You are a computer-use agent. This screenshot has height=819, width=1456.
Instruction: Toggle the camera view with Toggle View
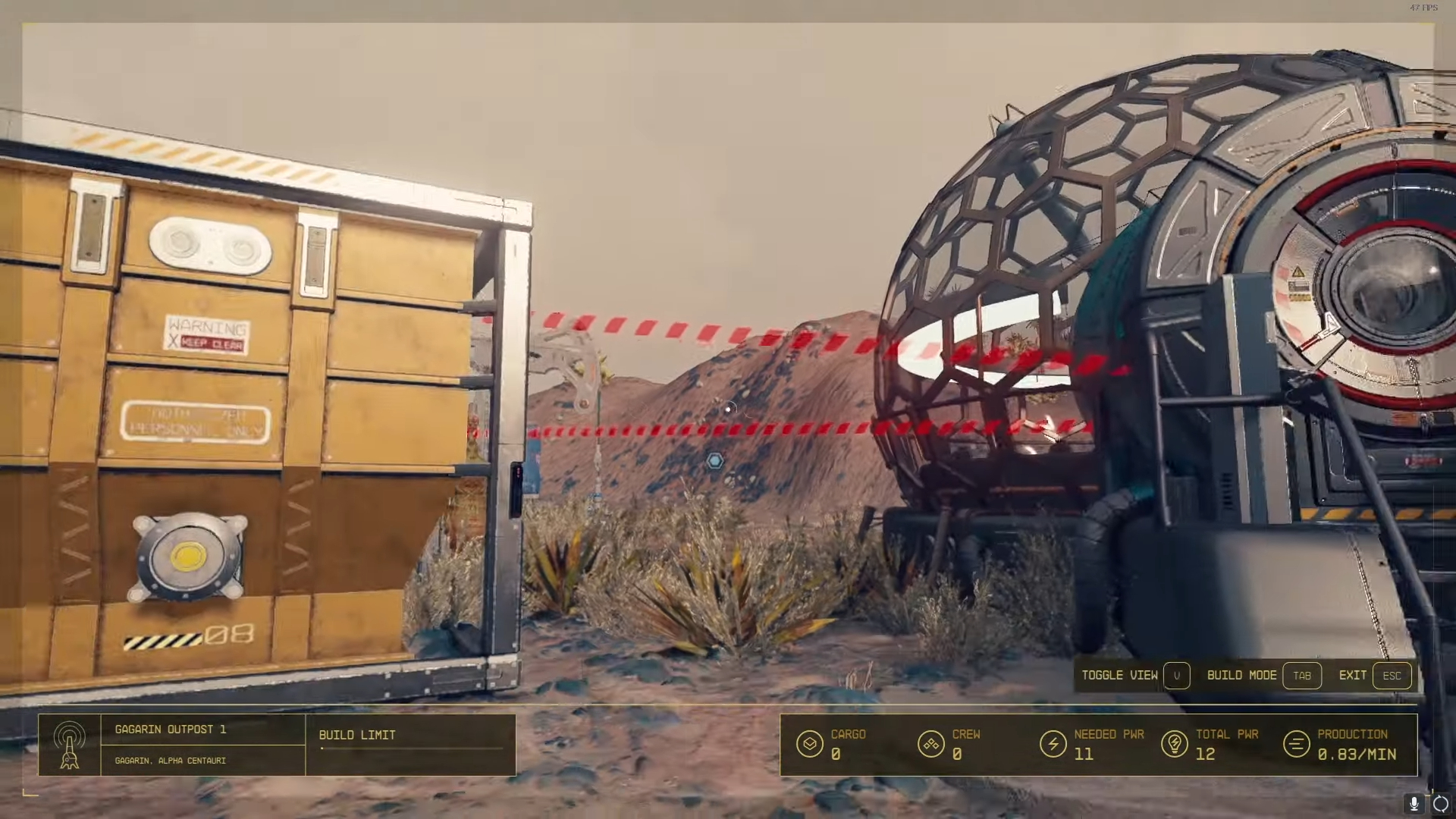pyautogui.click(x=1121, y=675)
